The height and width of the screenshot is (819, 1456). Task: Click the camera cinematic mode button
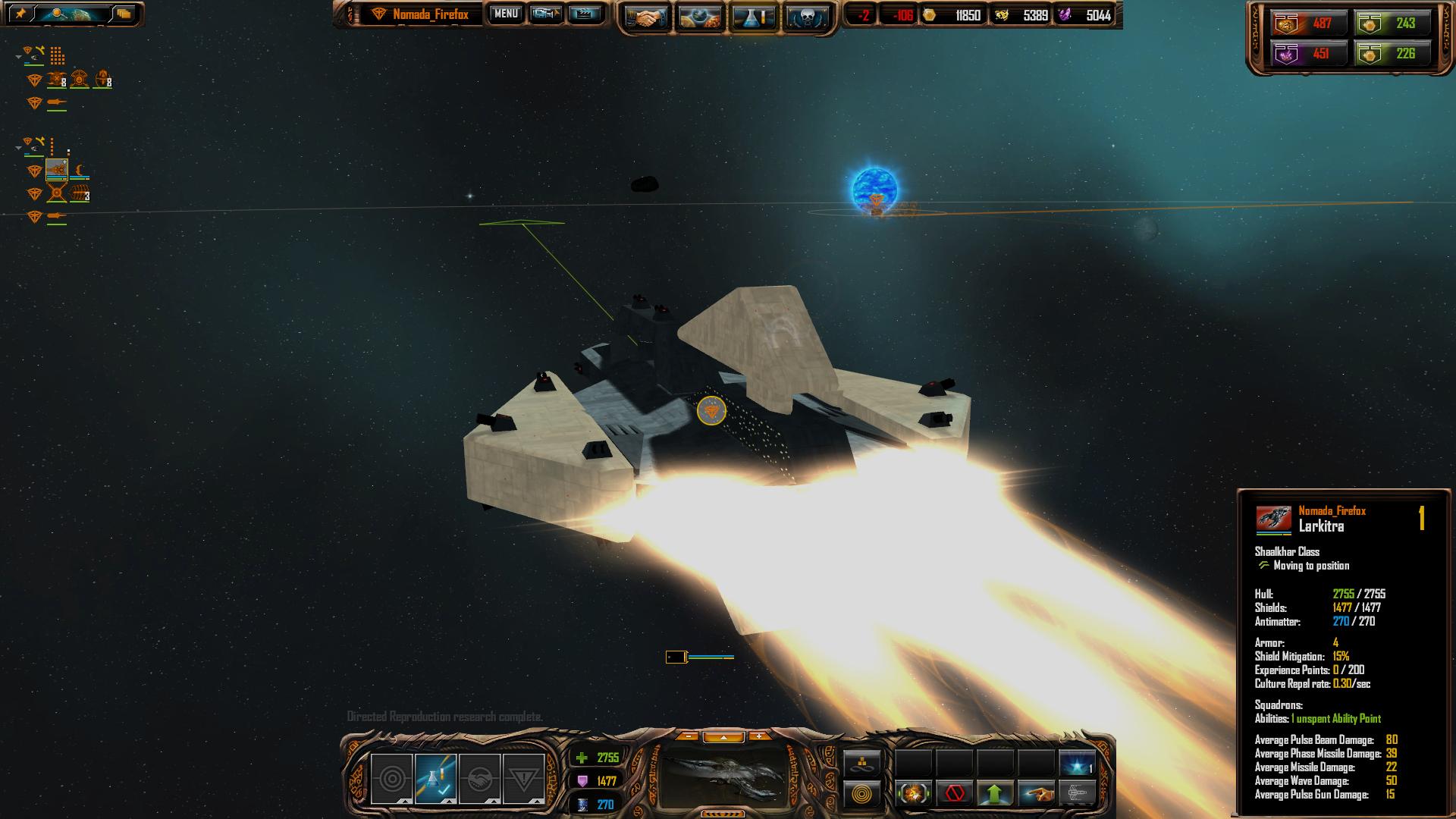[546, 14]
